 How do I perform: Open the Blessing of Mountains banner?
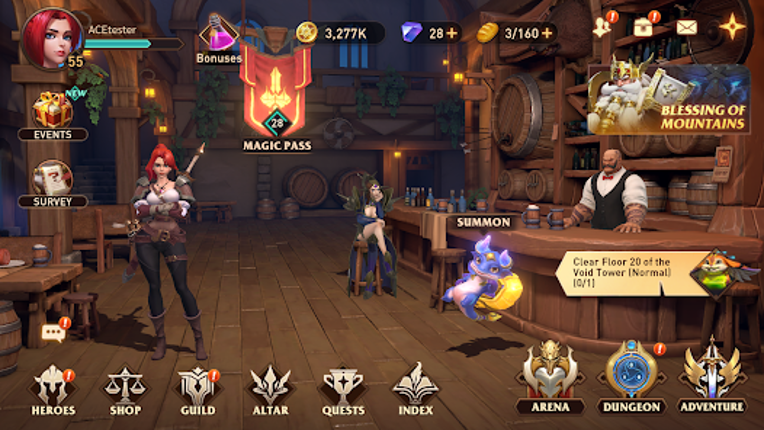coord(670,100)
